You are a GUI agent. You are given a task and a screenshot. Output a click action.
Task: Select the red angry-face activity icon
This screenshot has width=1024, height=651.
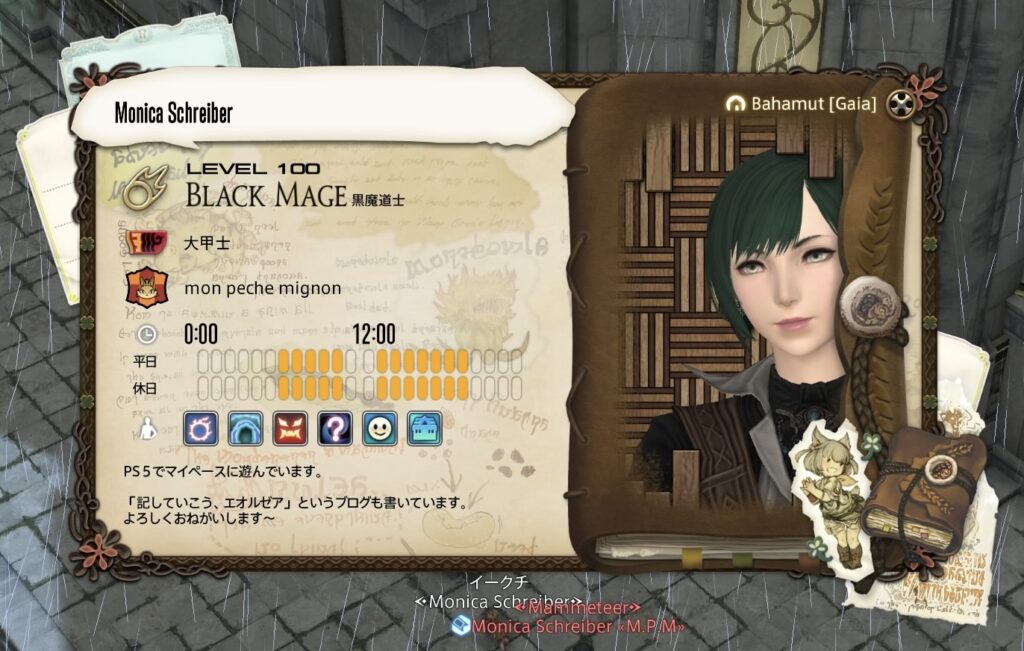tap(289, 429)
